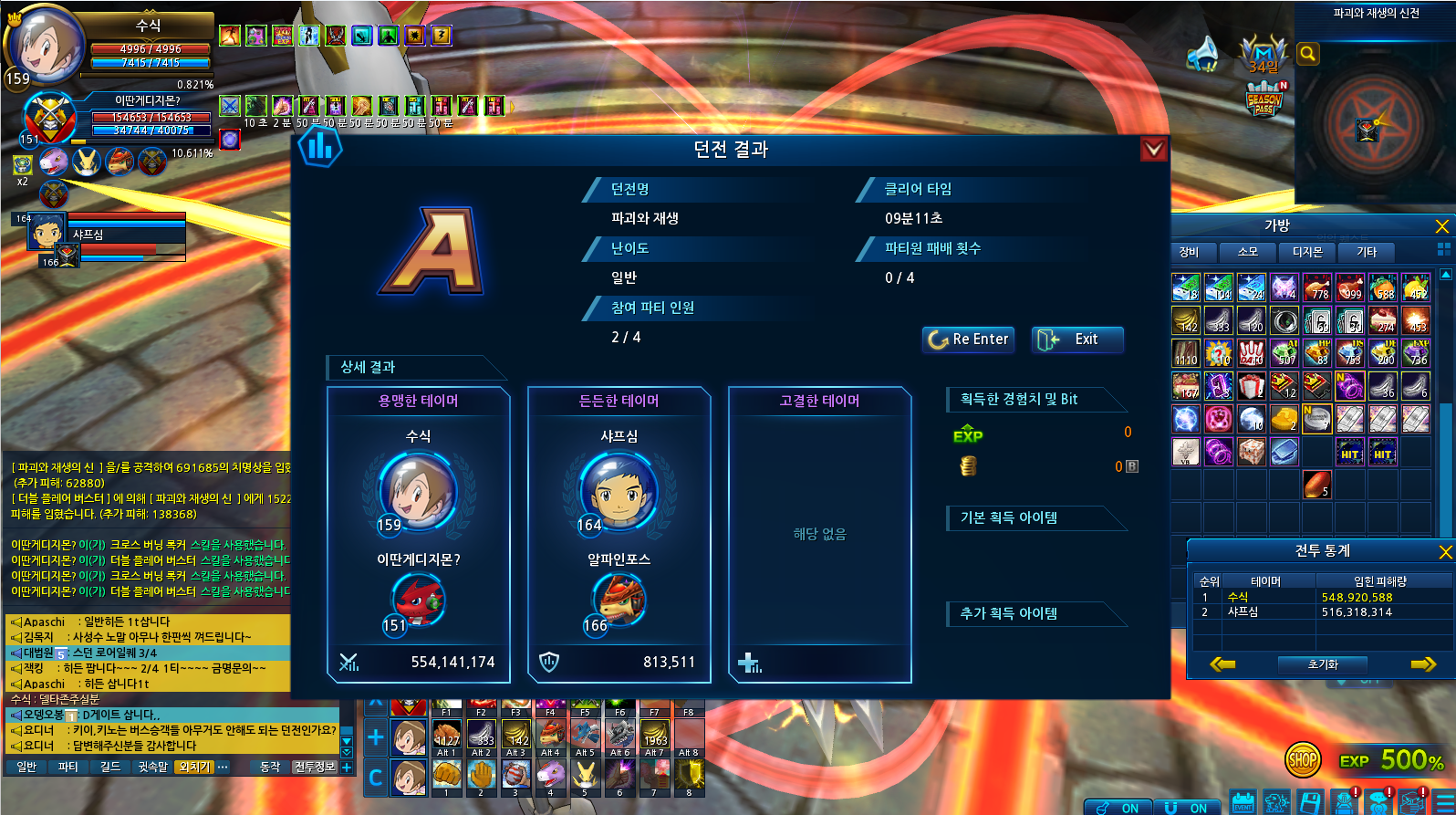Go to previous battle statistics page

pyautogui.click(x=1222, y=664)
